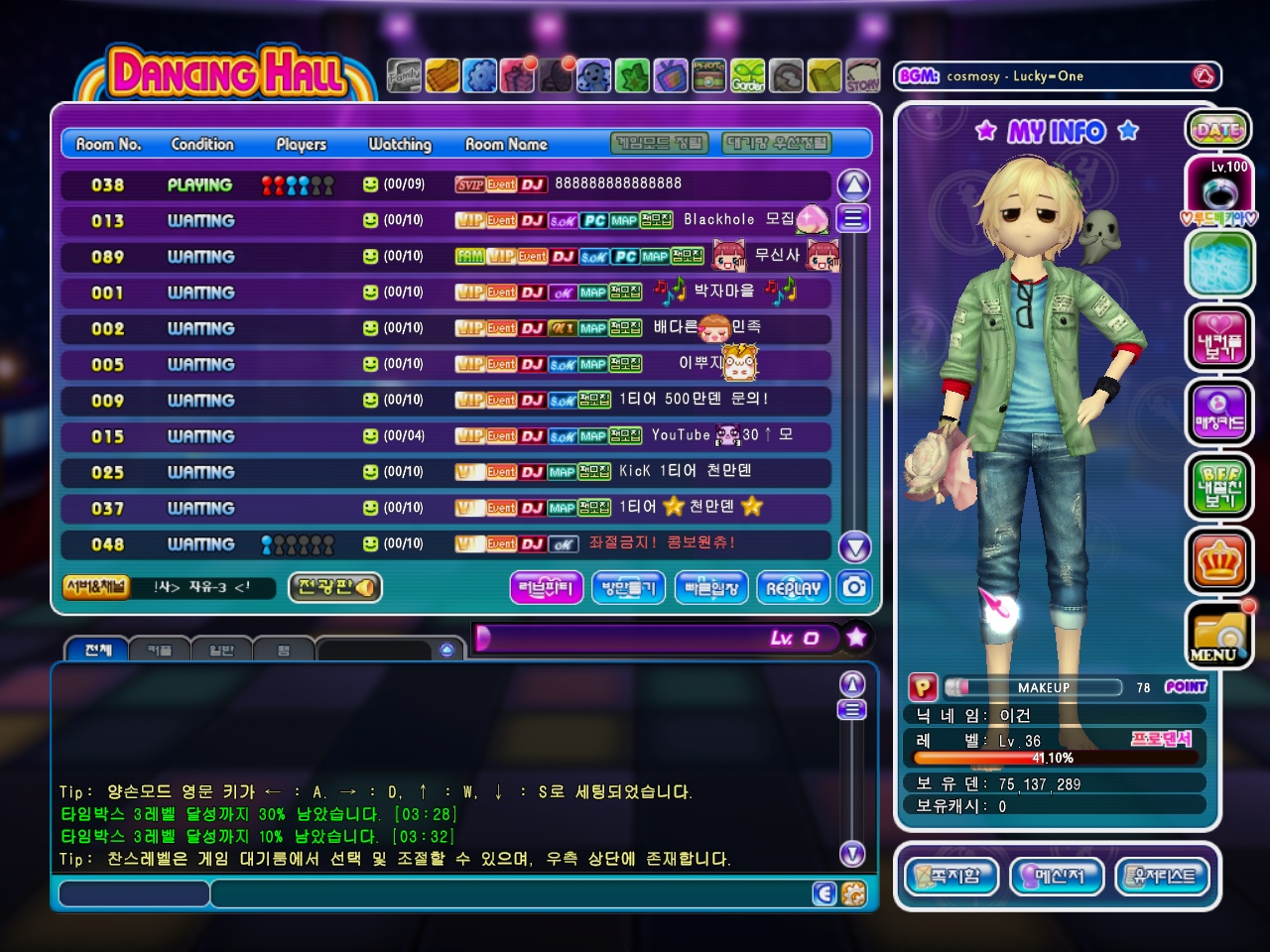The image size is (1270, 952).
Task: Open the STORY icon in top toolbar
Action: (x=863, y=76)
